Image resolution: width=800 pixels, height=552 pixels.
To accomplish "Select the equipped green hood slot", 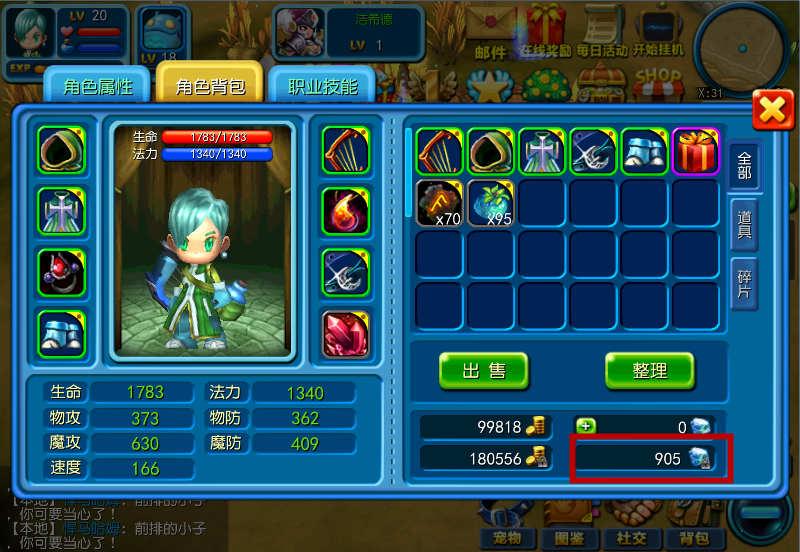I will pos(61,151).
